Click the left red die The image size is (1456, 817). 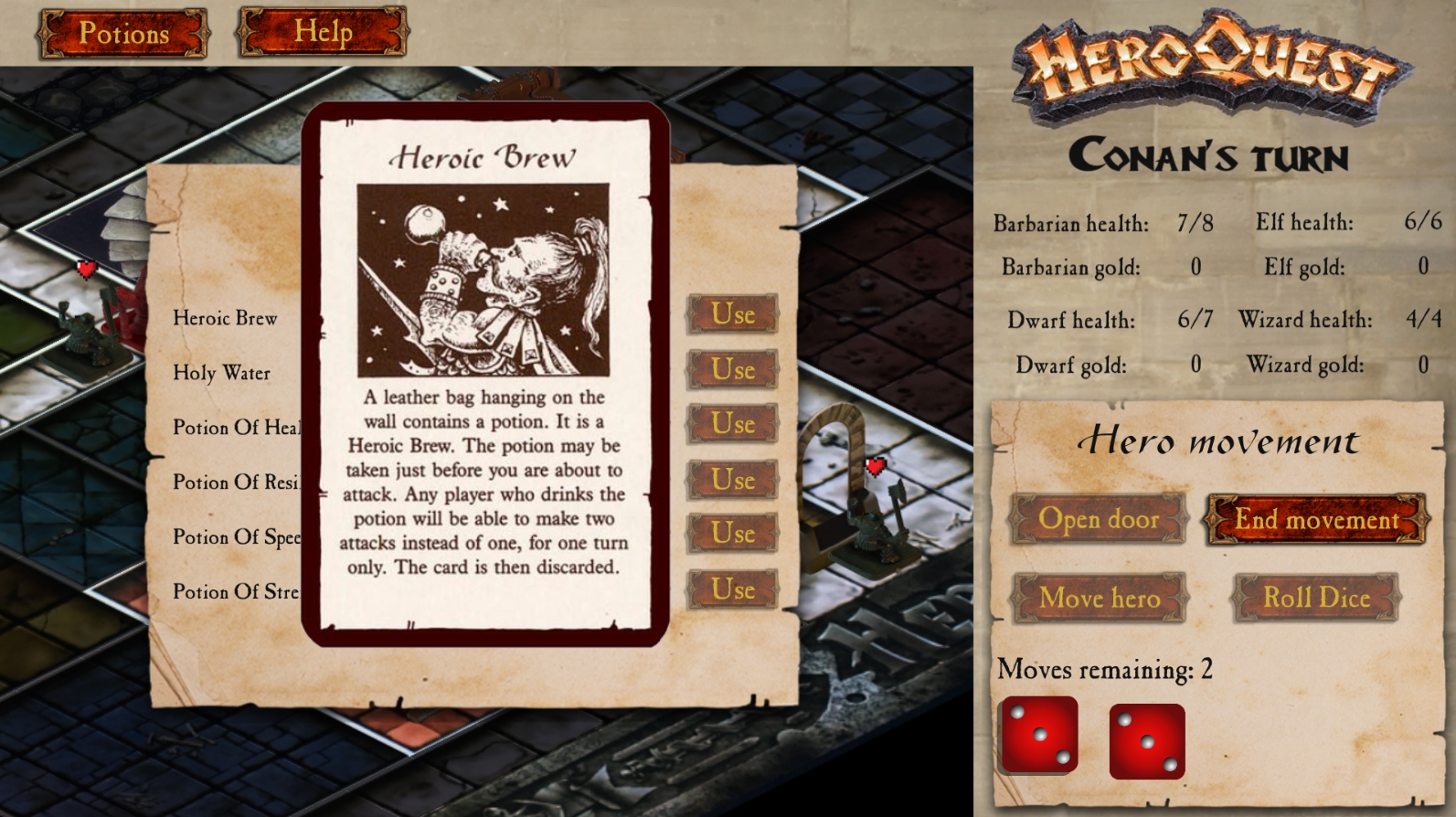point(1040,737)
